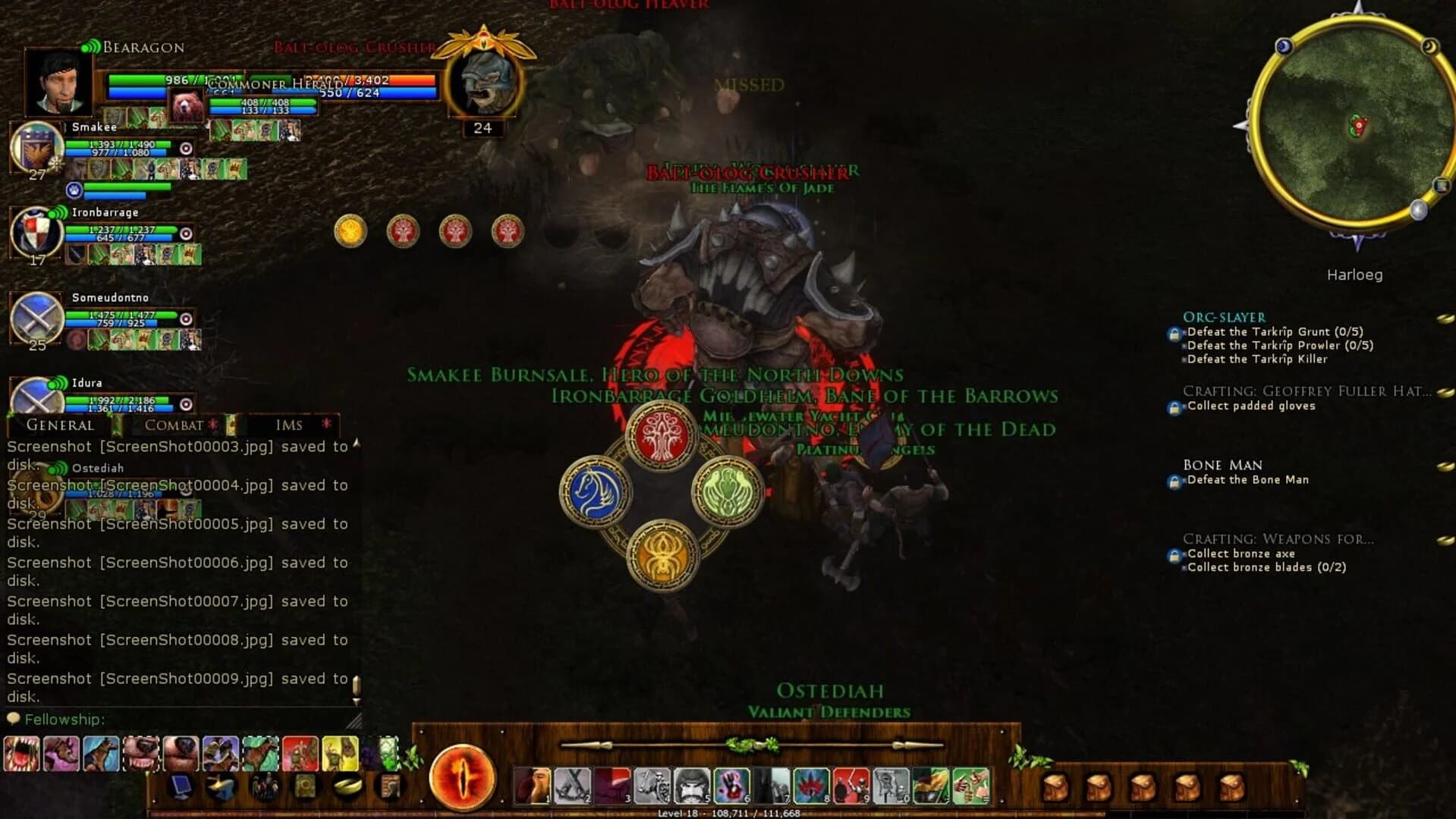Toggle the lock on the Orc-slayer quest
Image resolution: width=1456 pixels, height=819 pixels.
pyautogui.click(x=1174, y=334)
